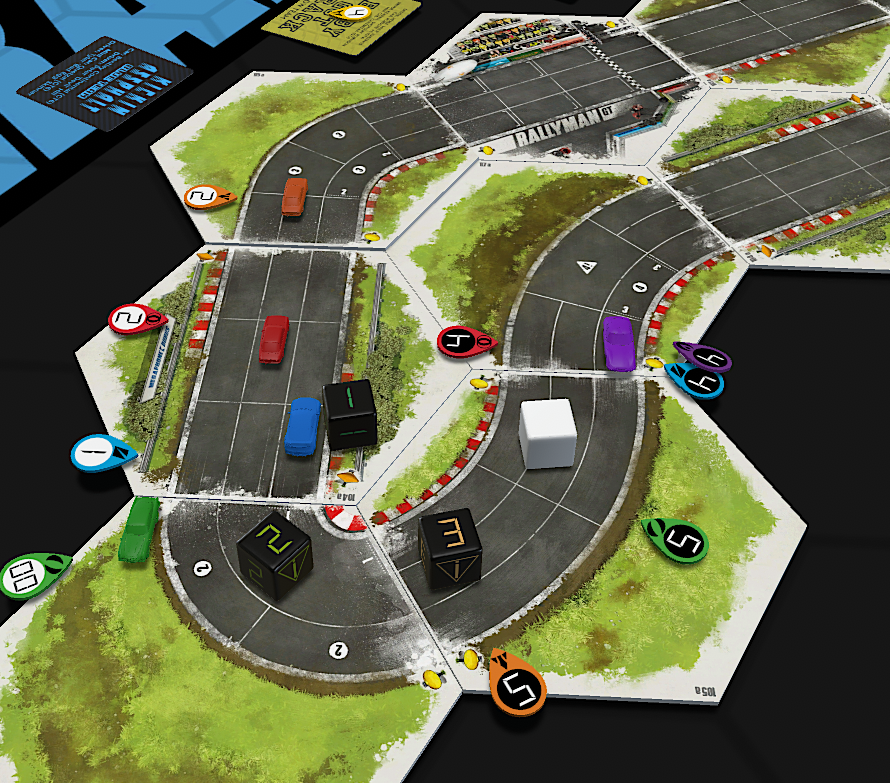The height and width of the screenshot is (783, 890).
Task: Select the black die showing orange 3
Action: pos(451,547)
